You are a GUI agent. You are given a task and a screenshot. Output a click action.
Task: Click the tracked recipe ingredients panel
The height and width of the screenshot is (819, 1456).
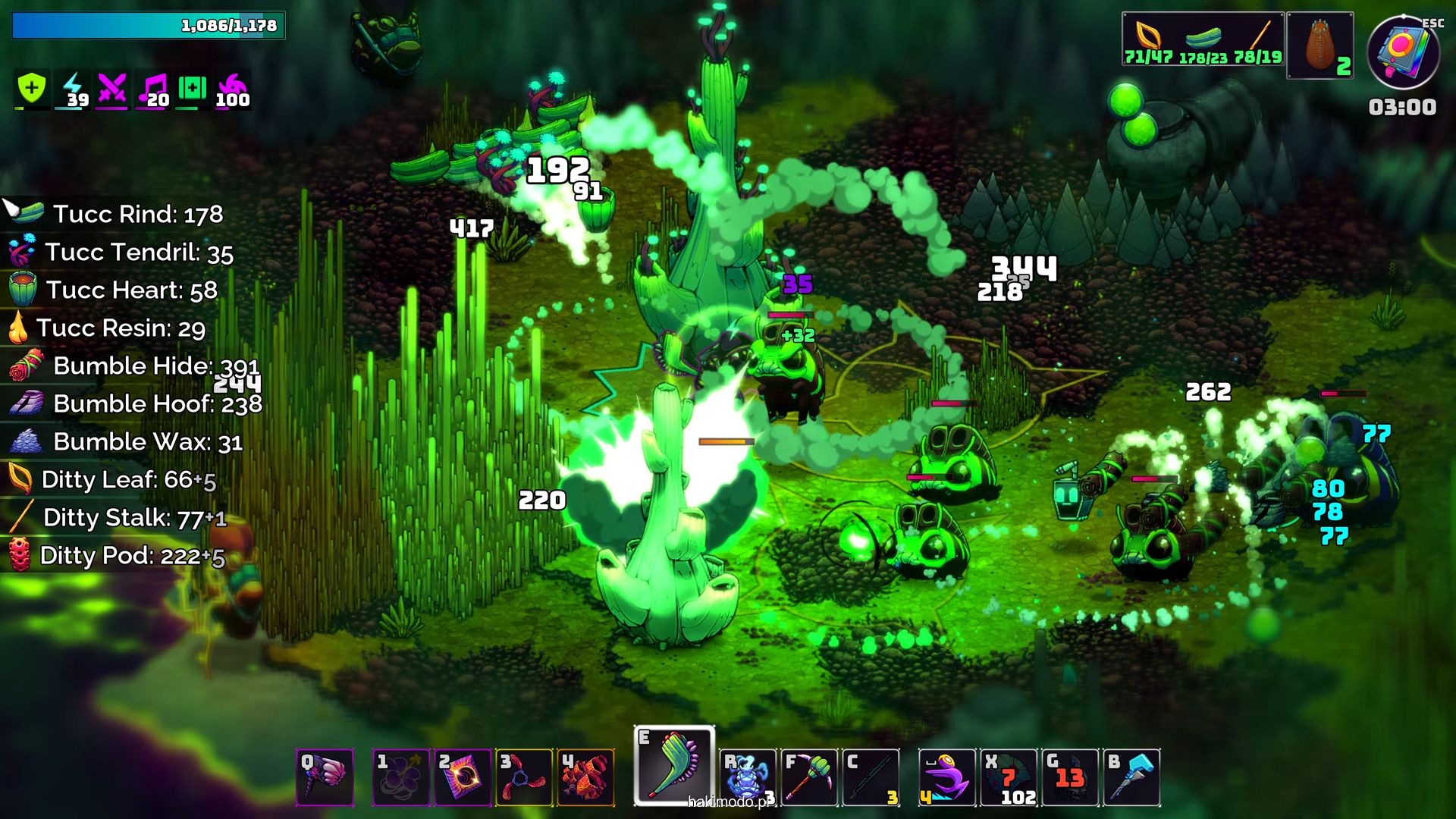tap(1203, 39)
